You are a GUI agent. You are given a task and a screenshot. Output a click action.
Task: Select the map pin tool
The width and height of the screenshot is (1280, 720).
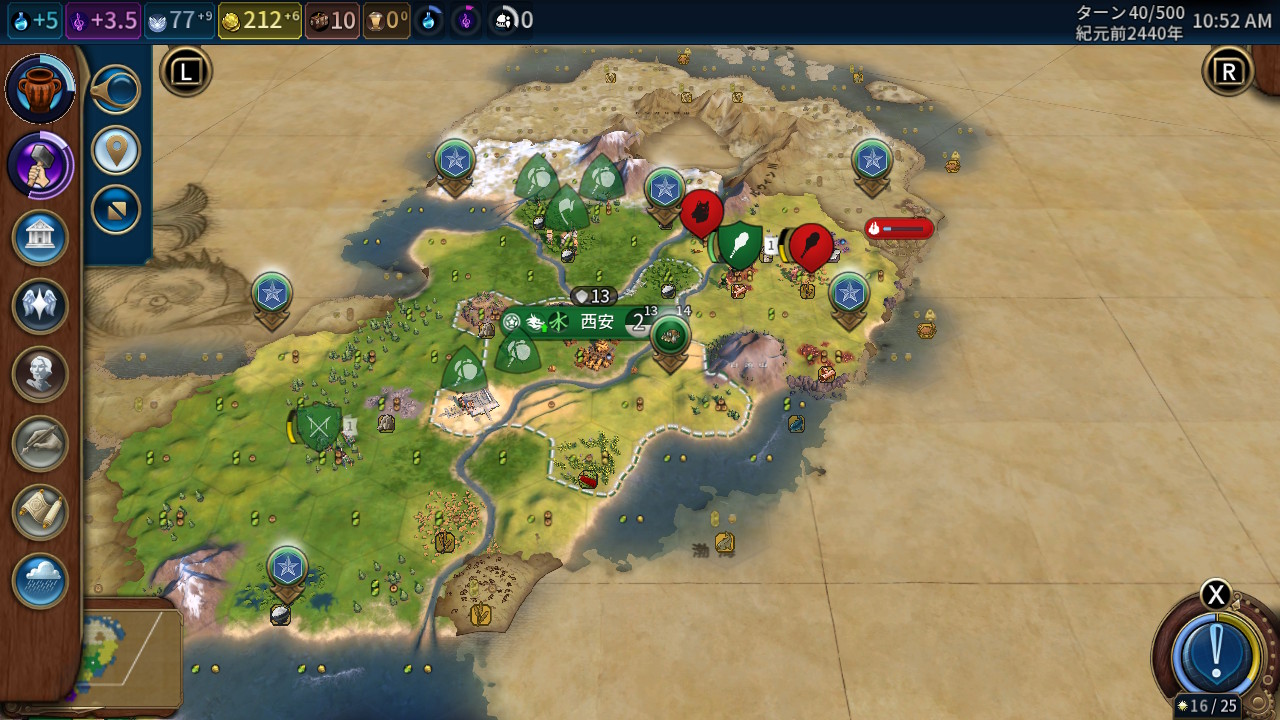point(116,151)
